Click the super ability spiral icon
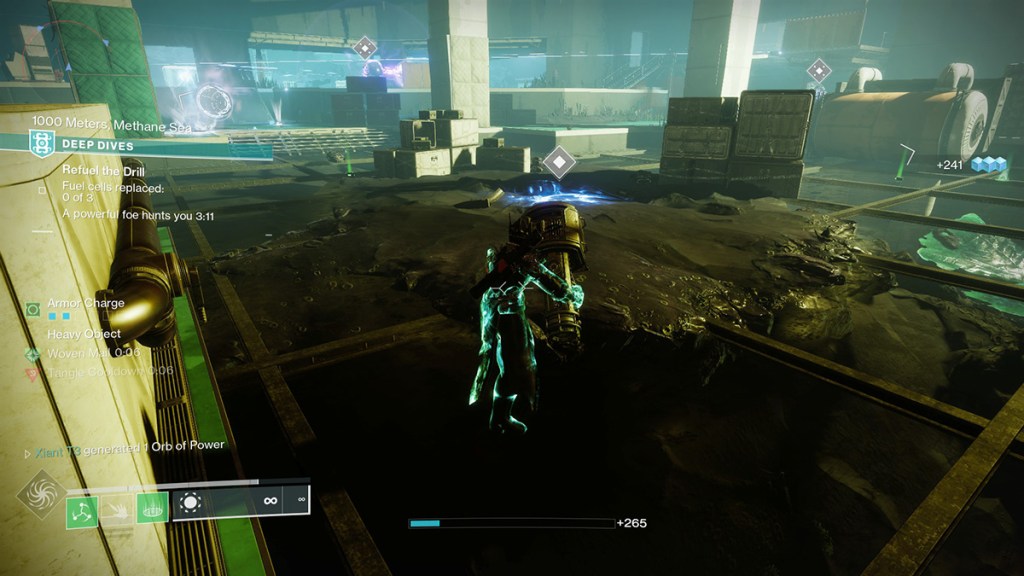1024x576 pixels. pyautogui.click(x=42, y=494)
